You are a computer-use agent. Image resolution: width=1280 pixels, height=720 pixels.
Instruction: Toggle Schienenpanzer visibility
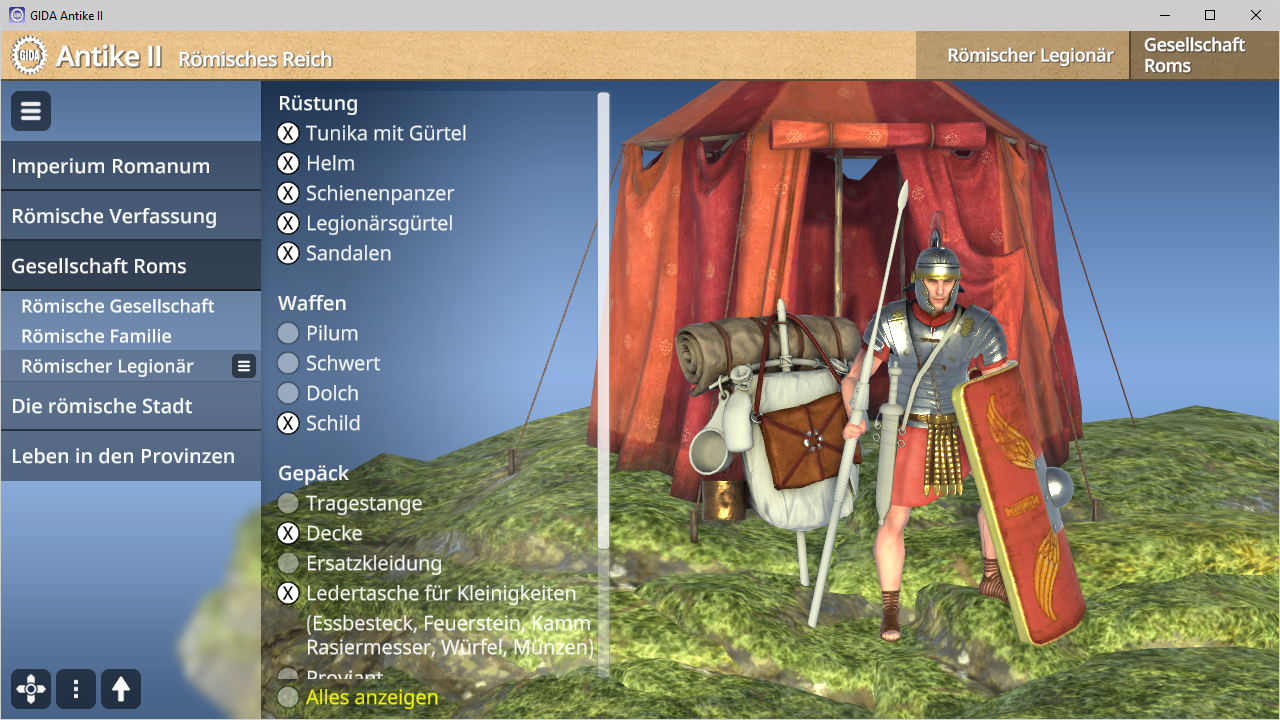point(288,193)
